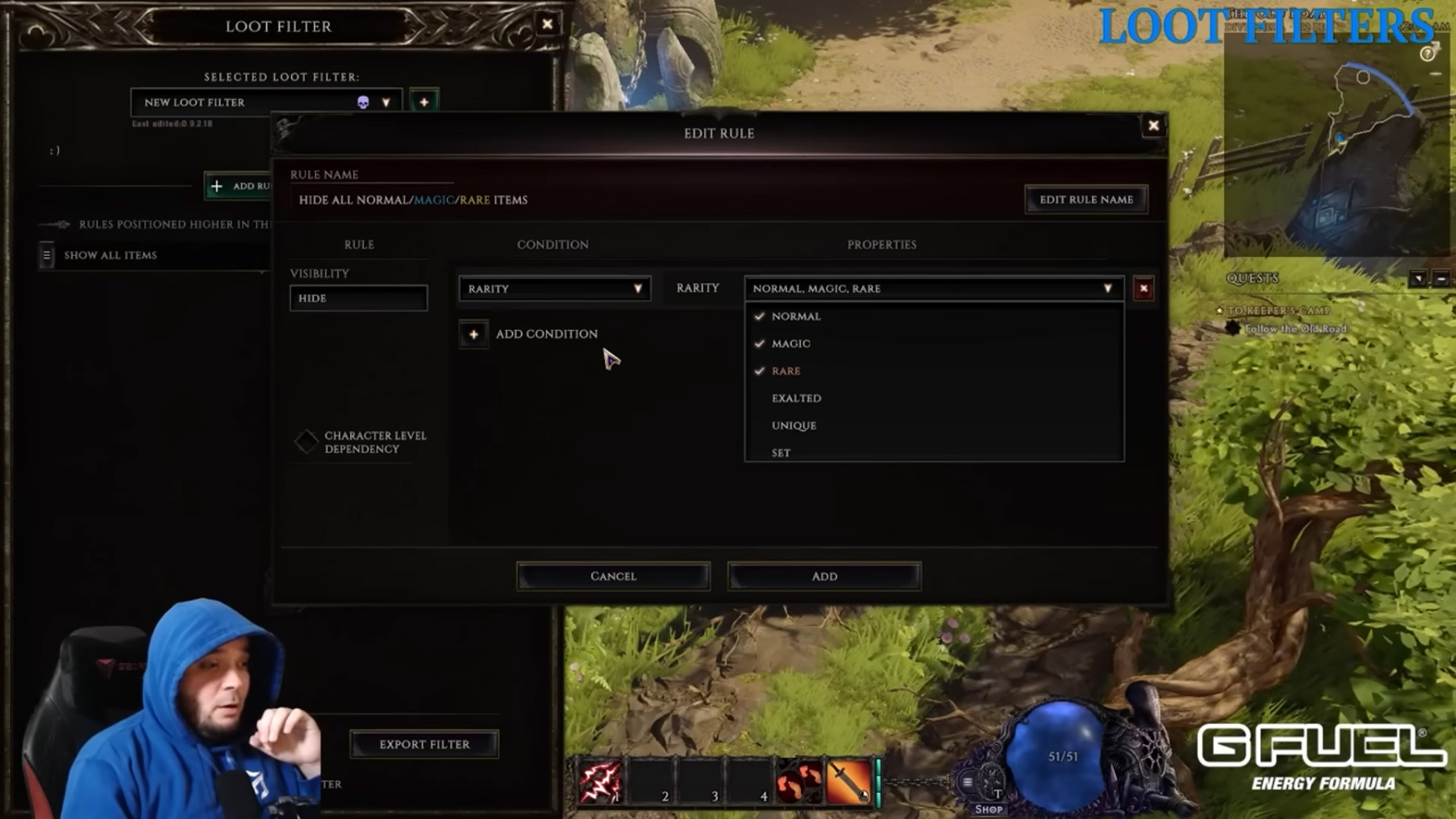This screenshot has height=819, width=1456.
Task: Open the Visibility dropdown showing HIDE
Action: 358,298
